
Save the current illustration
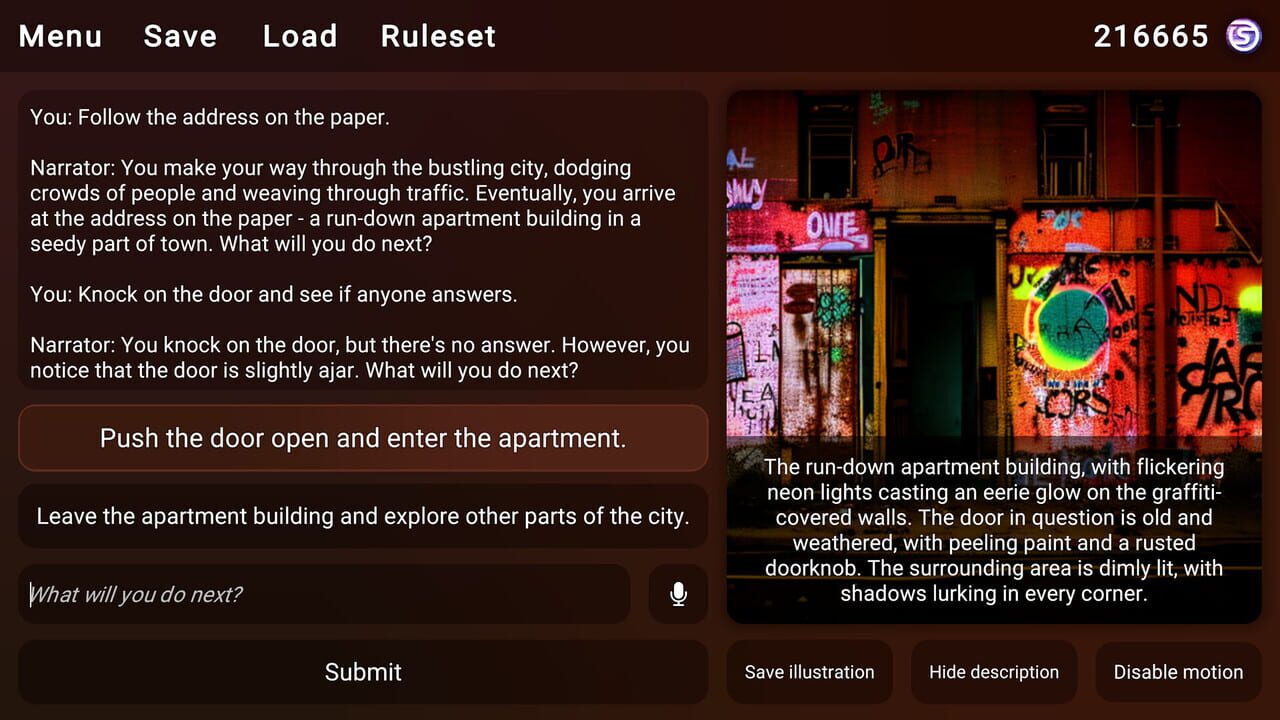pyautogui.click(x=810, y=672)
